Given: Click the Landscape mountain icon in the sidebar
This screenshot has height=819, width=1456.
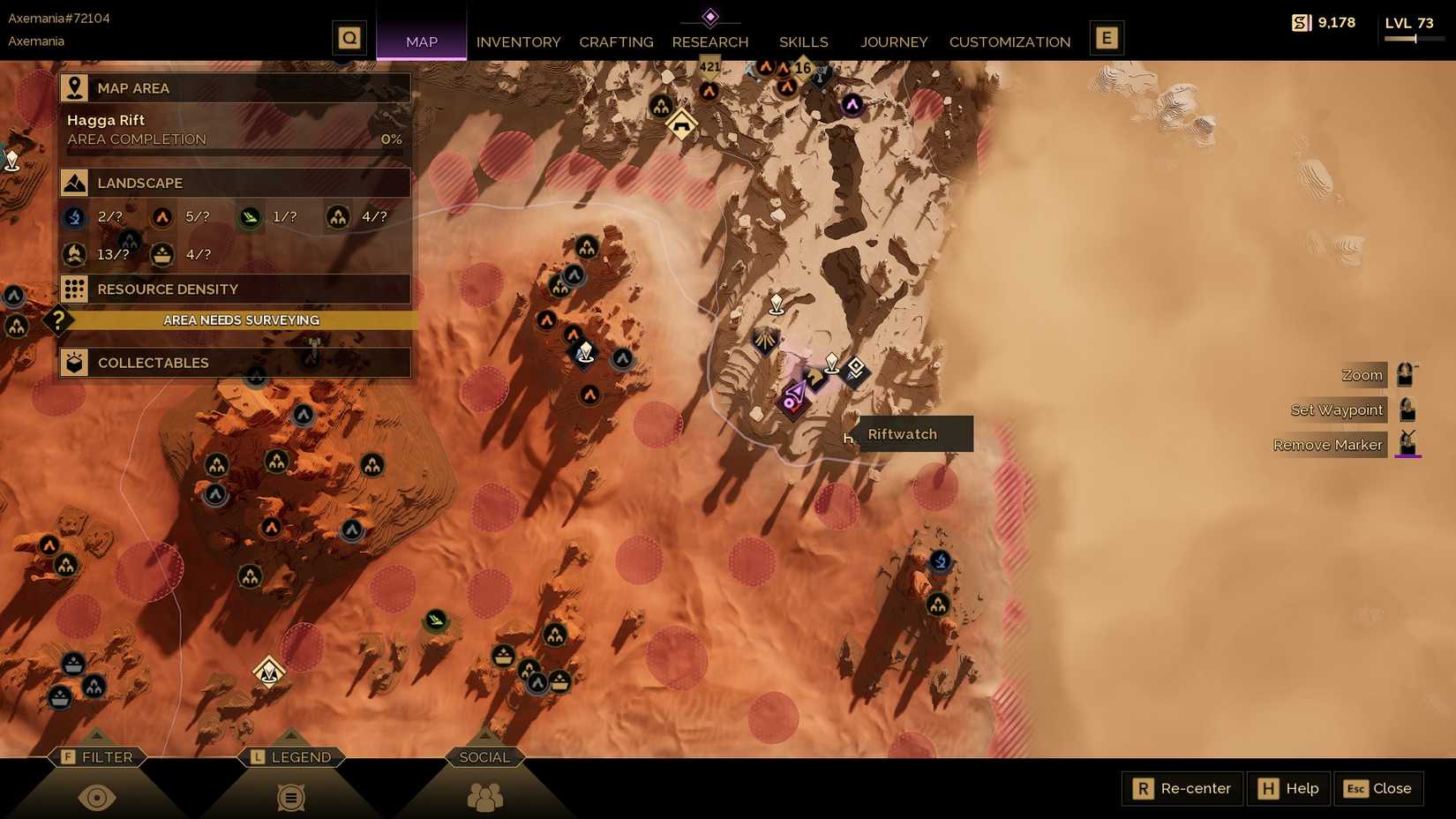Looking at the screenshot, I should [x=74, y=183].
